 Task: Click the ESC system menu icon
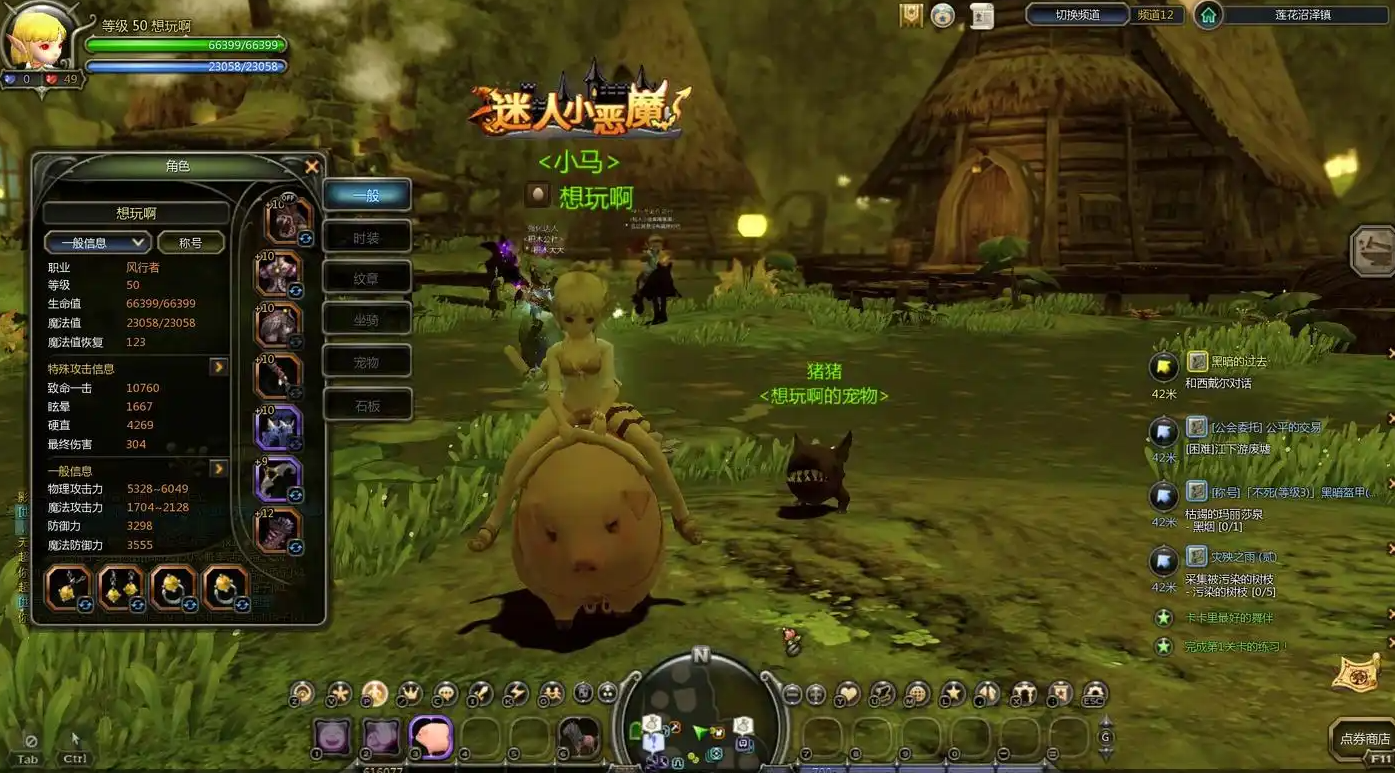pyautogui.click(x=1096, y=693)
